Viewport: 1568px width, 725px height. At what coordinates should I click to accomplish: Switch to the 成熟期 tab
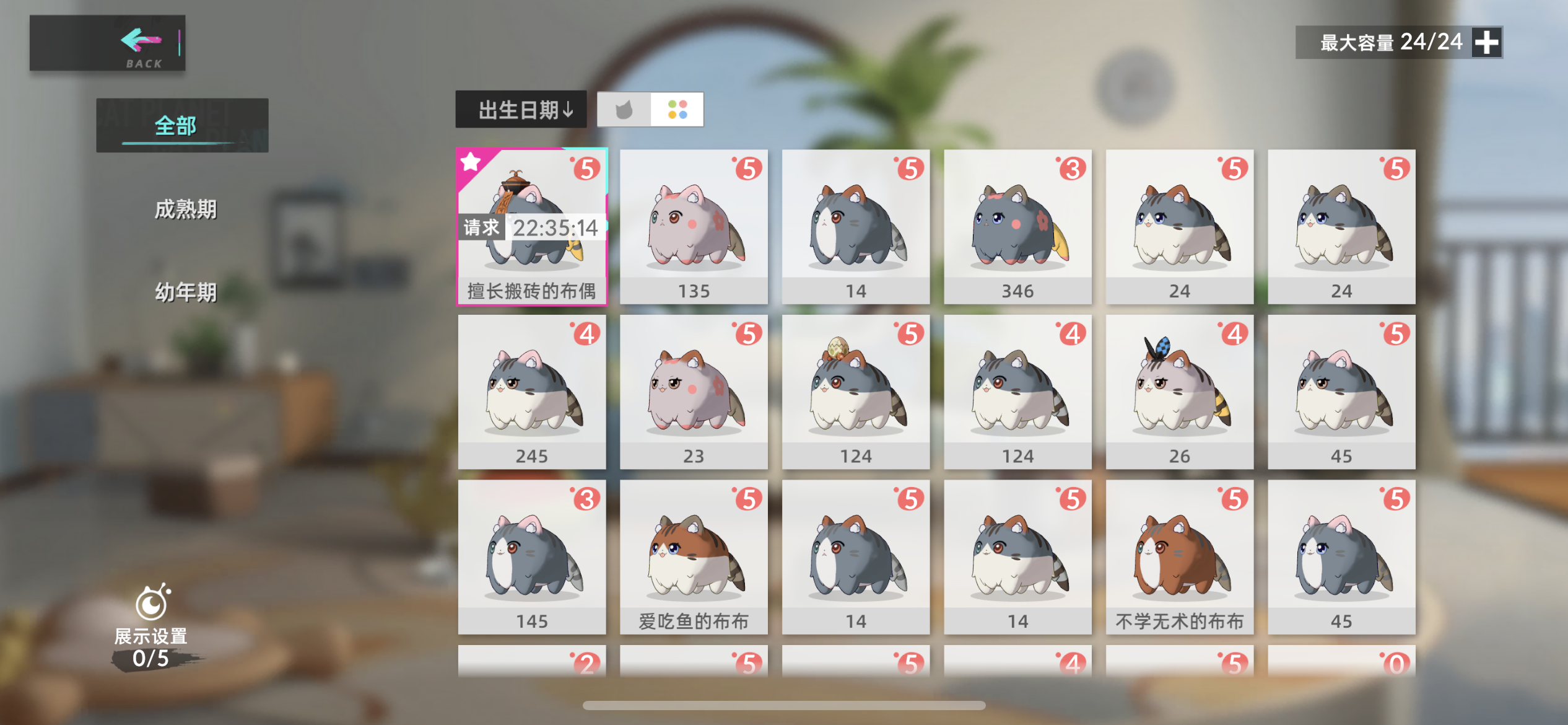point(185,209)
